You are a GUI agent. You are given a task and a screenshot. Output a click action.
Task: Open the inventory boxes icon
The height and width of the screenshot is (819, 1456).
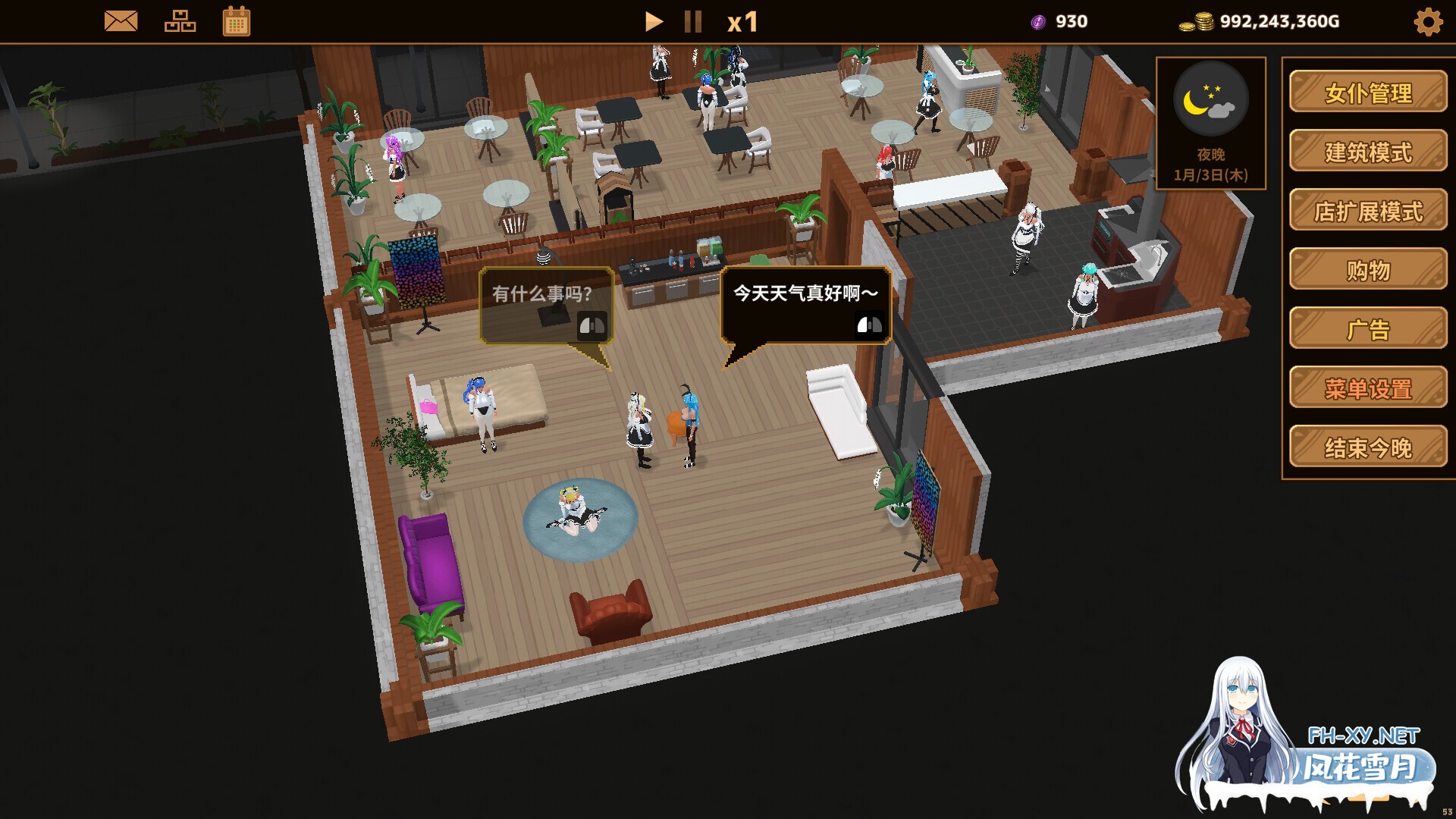180,21
